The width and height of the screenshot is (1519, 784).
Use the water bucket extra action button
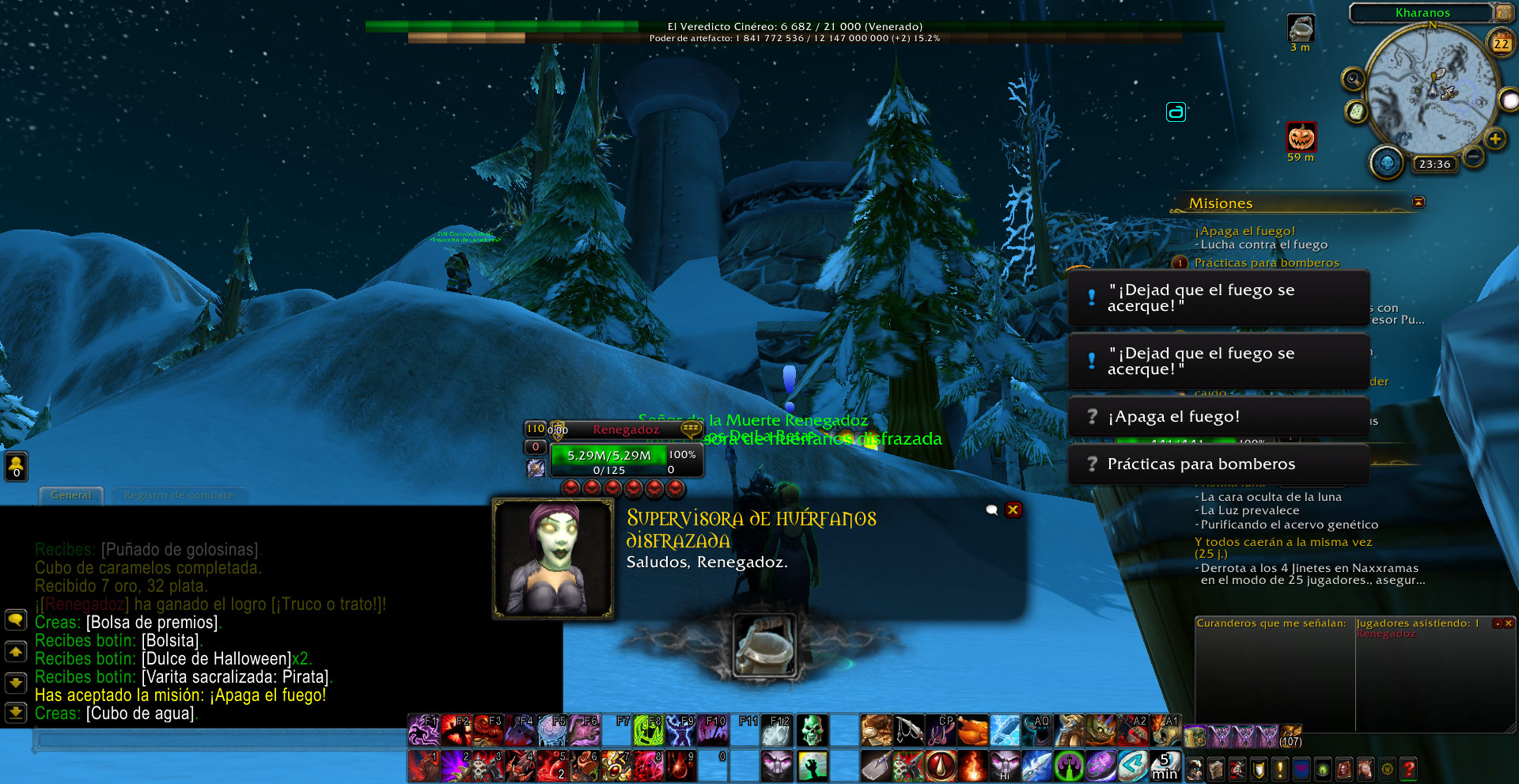coord(763,646)
